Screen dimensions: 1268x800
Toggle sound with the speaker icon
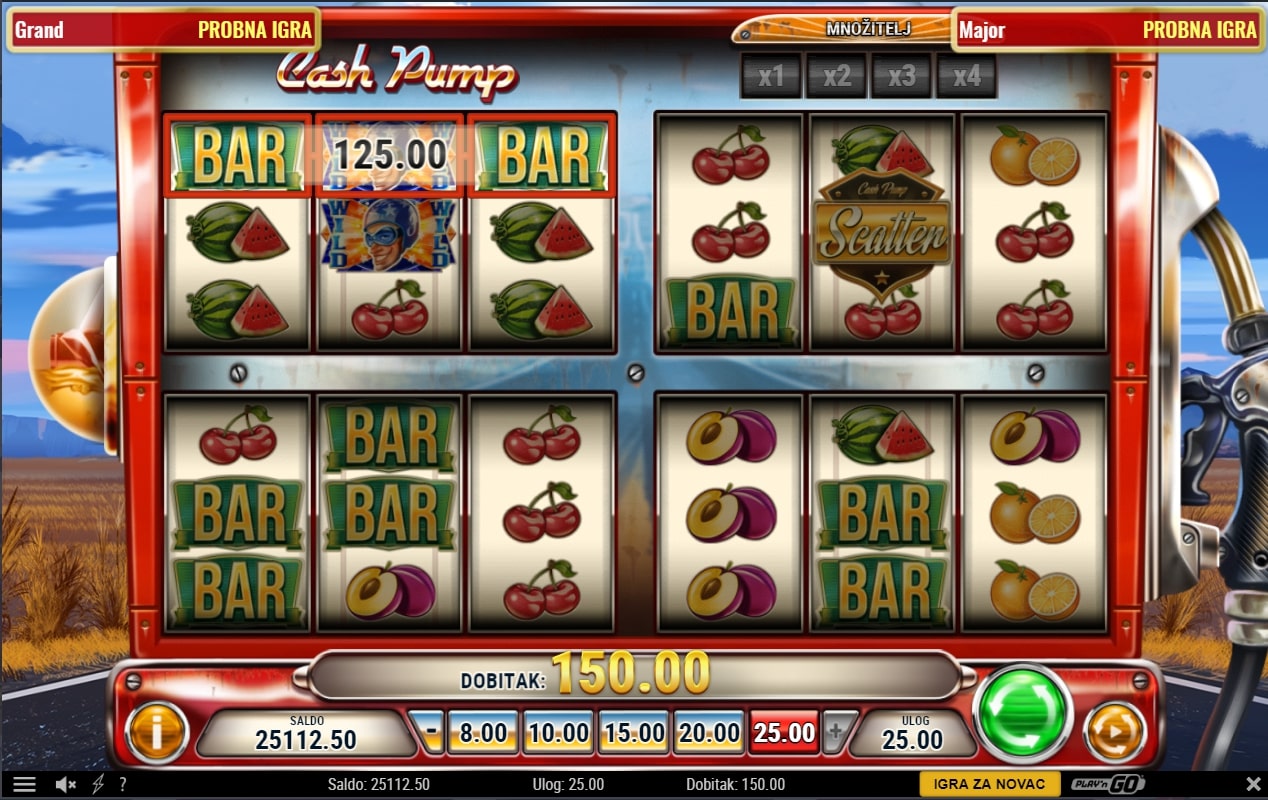(x=67, y=785)
